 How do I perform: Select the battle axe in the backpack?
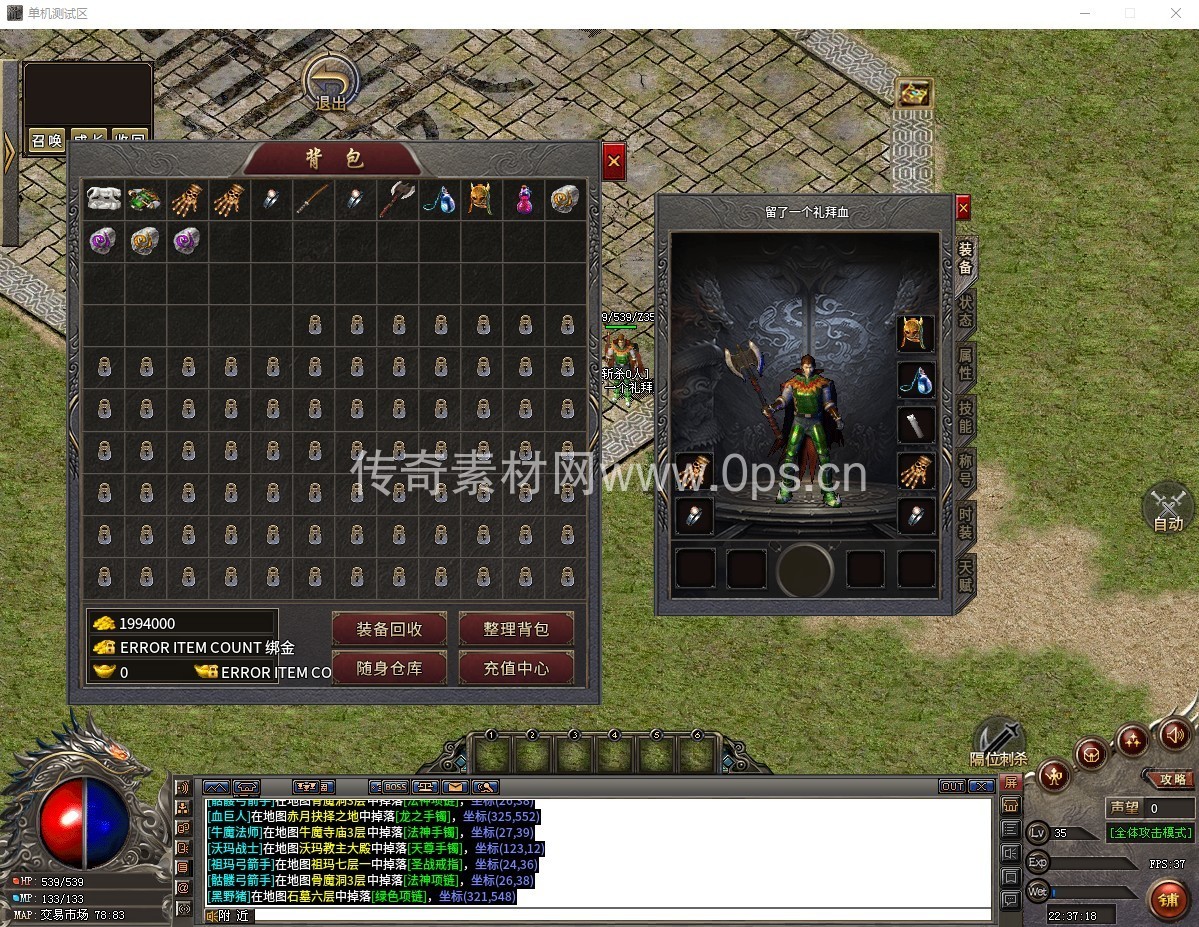(x=397, y=199)
